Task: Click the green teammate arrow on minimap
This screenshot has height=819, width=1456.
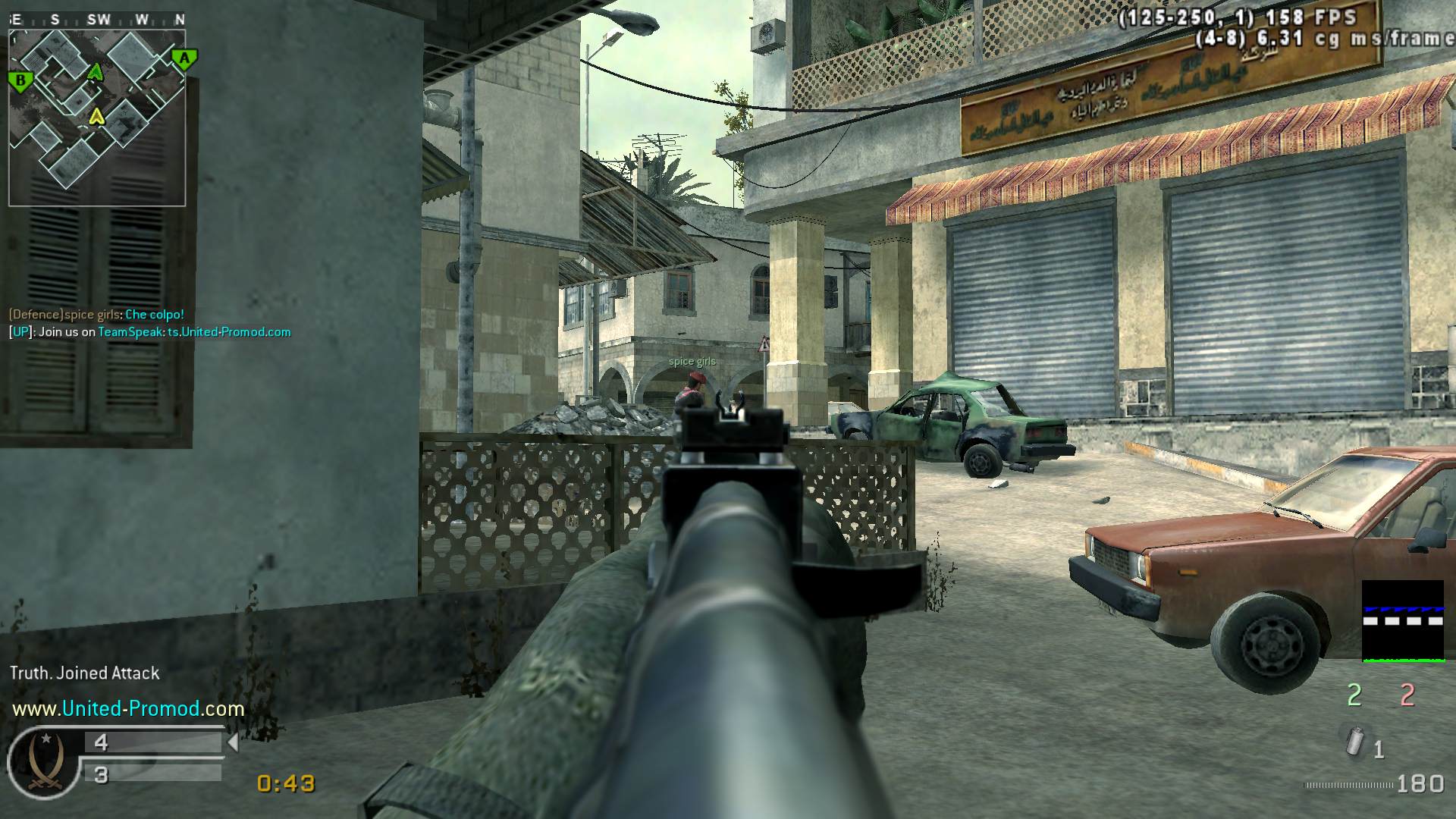Action: [95, 72]
